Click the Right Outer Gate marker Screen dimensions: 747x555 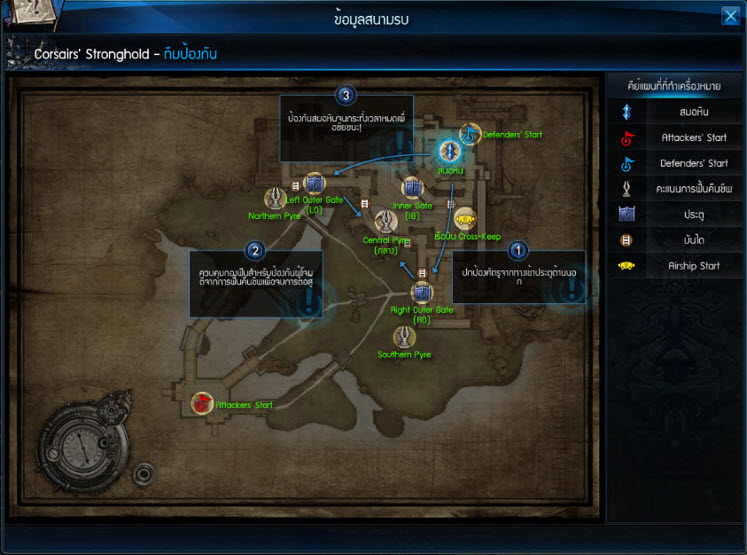coord(422,292)
